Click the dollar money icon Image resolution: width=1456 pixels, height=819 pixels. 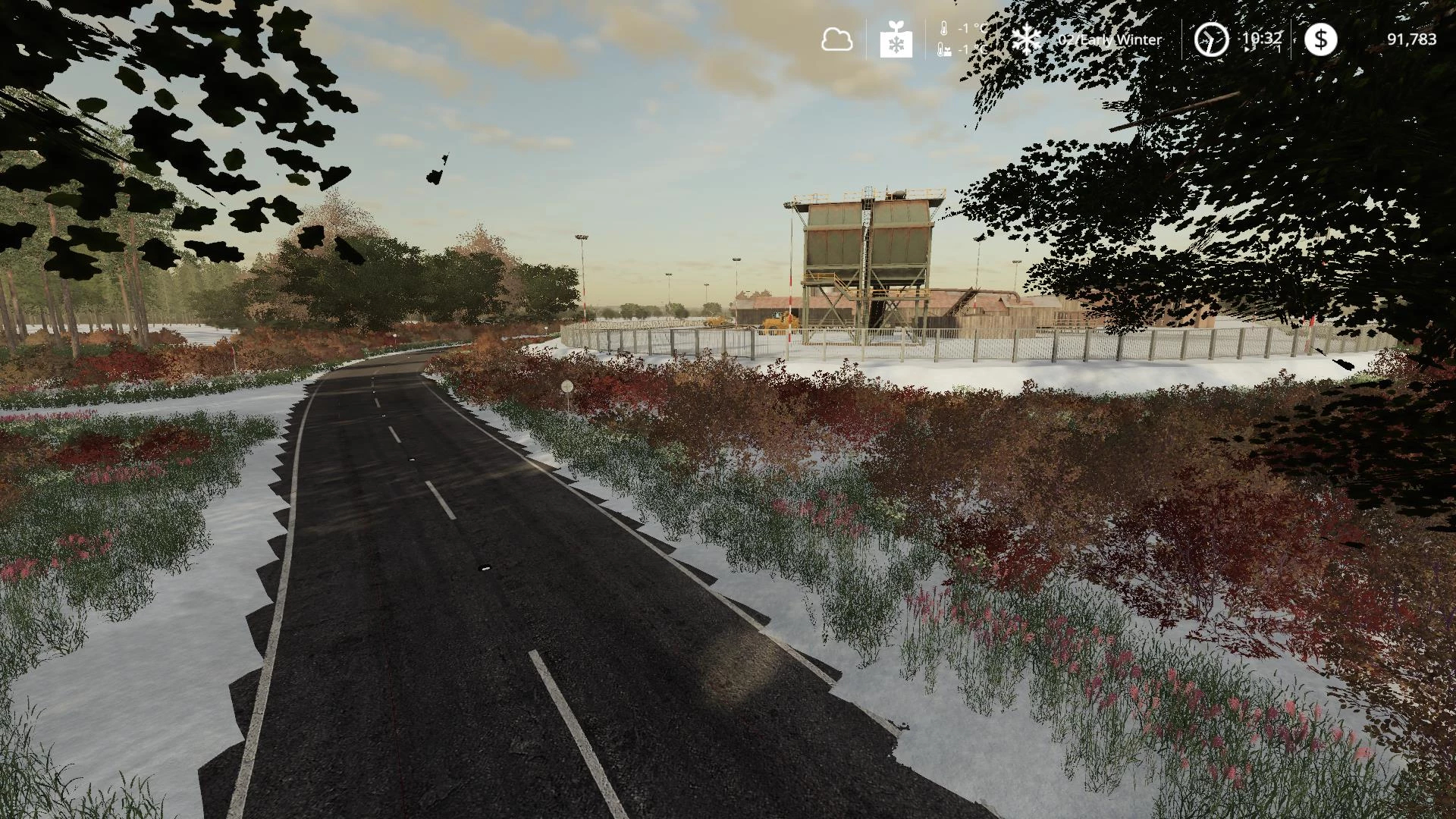click(1320, 39)
